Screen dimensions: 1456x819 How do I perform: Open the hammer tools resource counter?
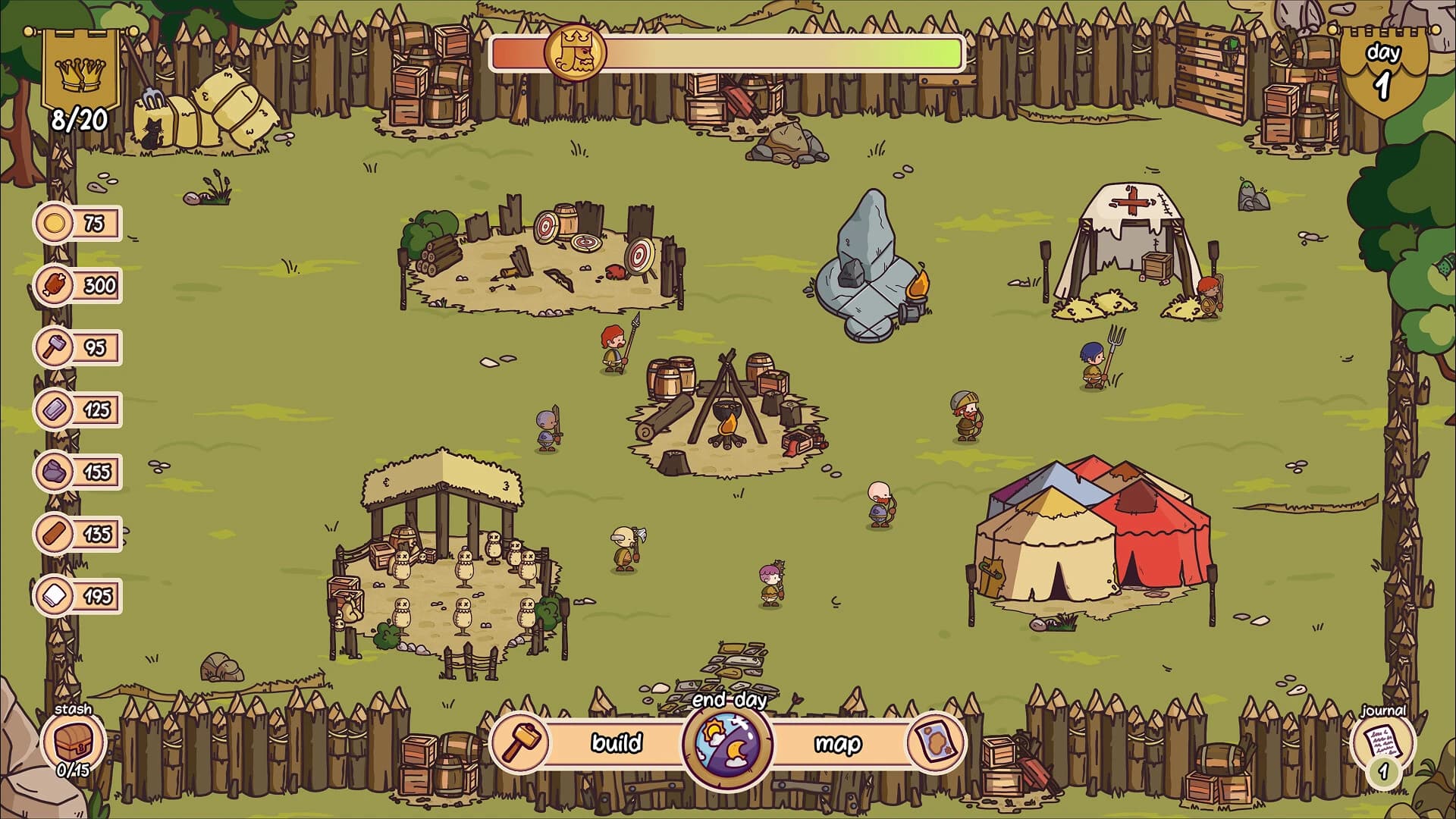tap(53, 347)
